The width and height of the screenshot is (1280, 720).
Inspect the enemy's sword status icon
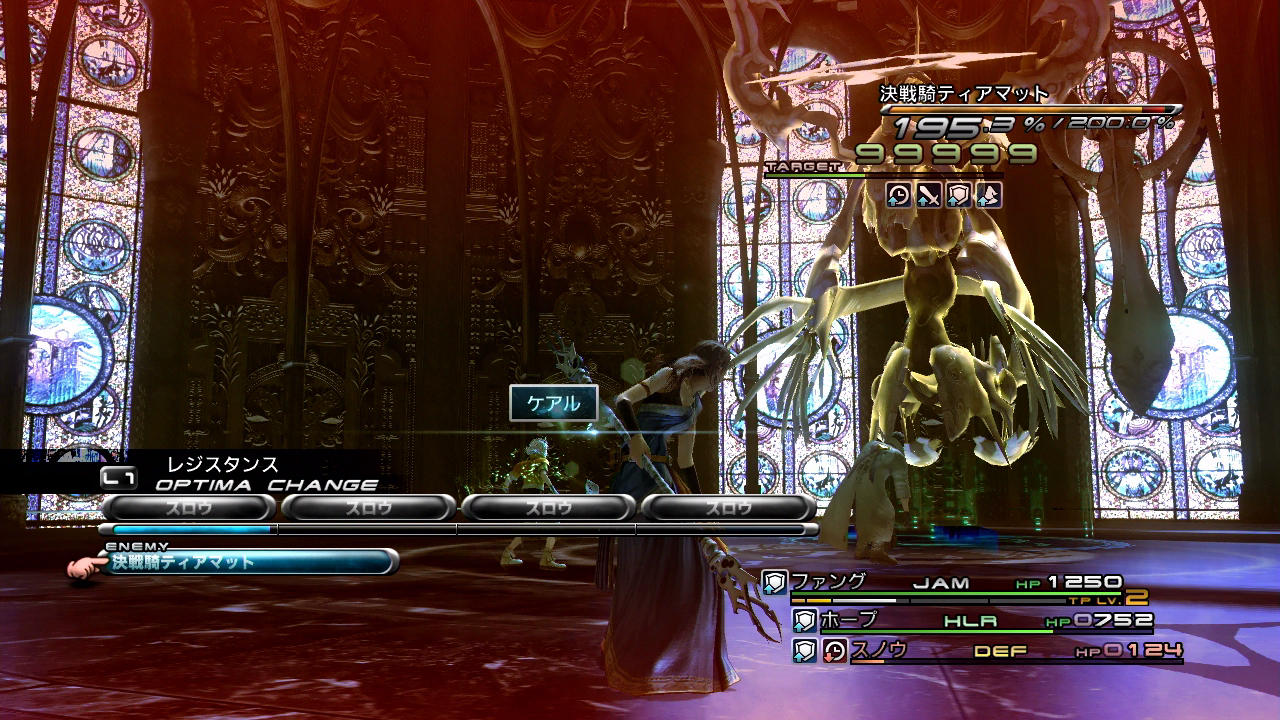pyautogui.click(x=929, y=195)
